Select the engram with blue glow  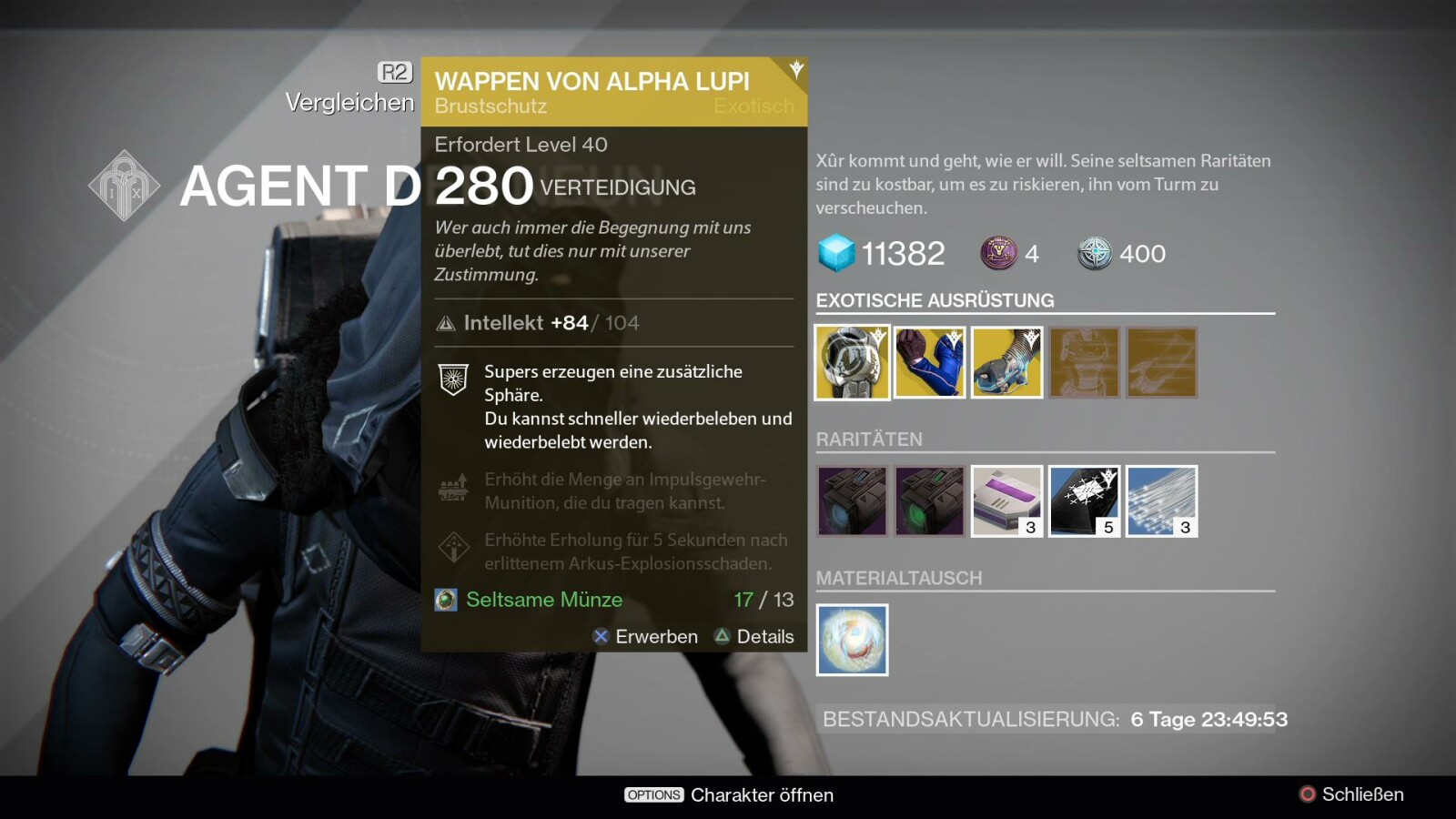[x=852, y=501]
